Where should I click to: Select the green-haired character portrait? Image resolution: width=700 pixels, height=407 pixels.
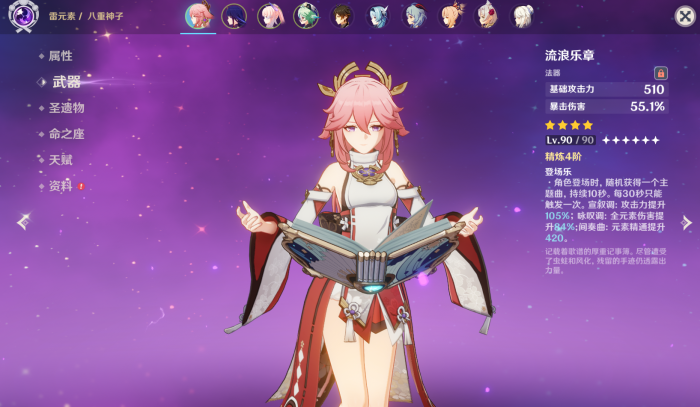306,16
